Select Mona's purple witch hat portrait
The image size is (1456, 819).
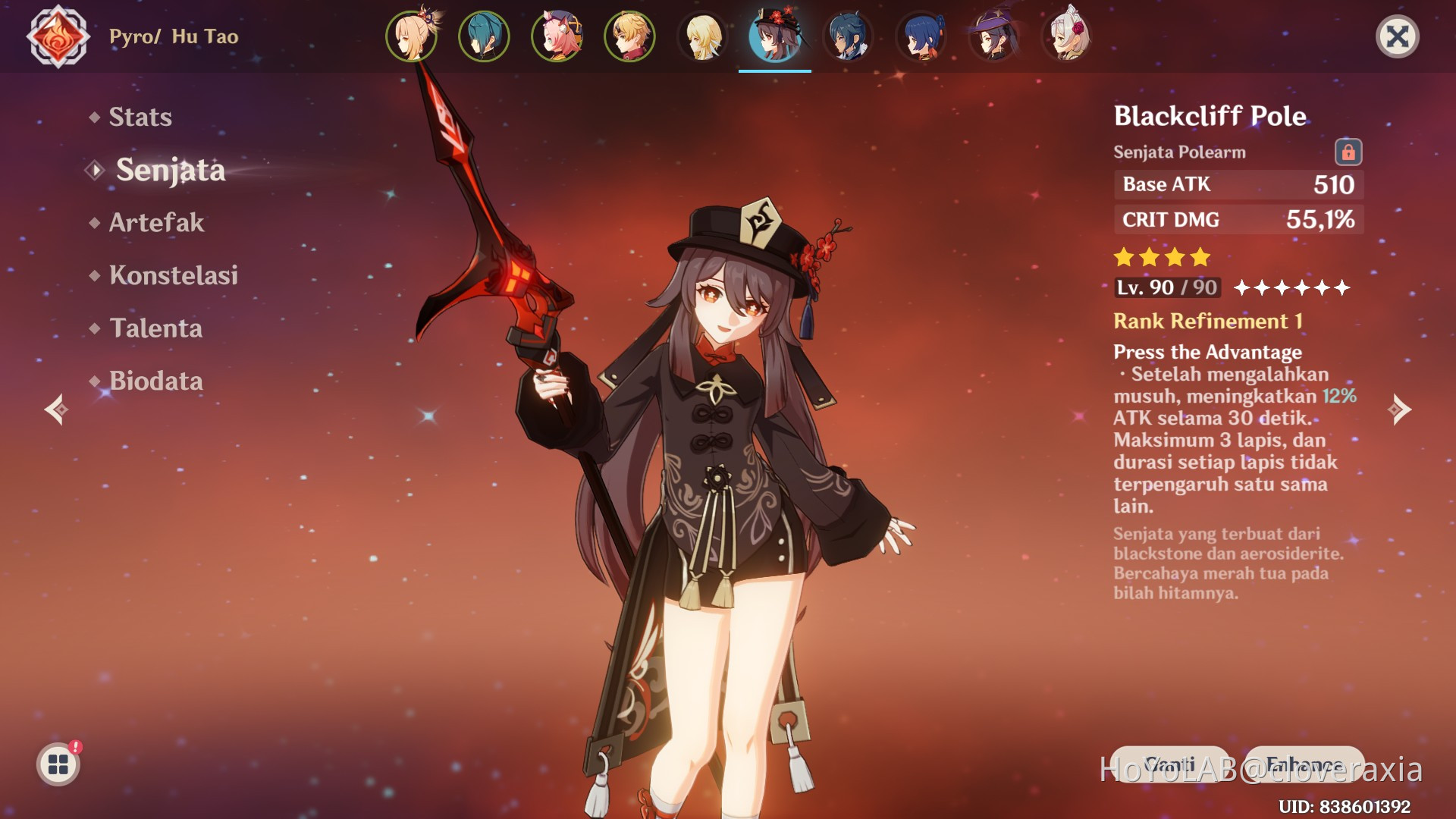tap(993, 36)
